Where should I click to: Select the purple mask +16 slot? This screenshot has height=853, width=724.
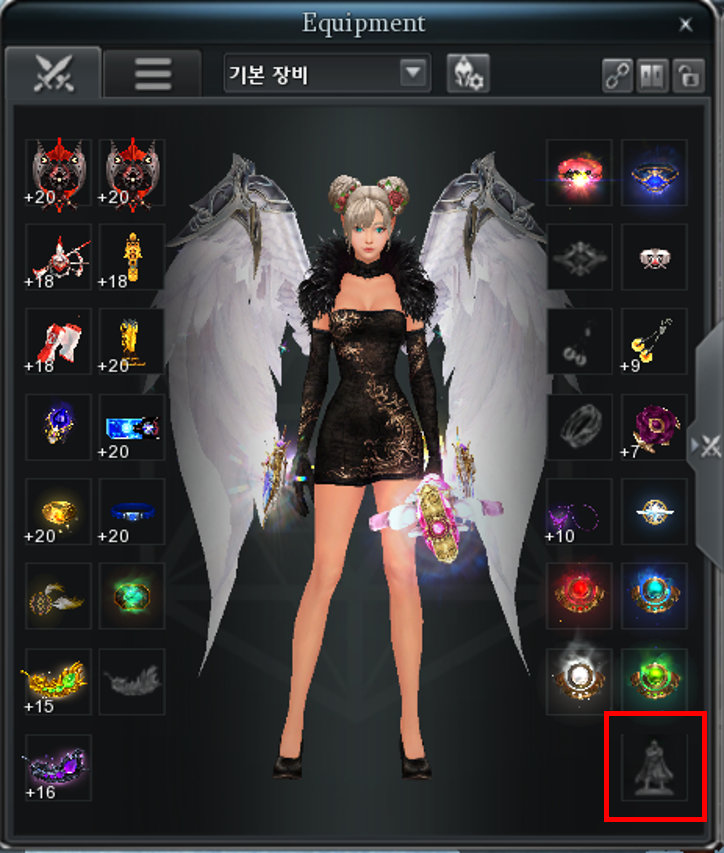(x=58, y=767)
